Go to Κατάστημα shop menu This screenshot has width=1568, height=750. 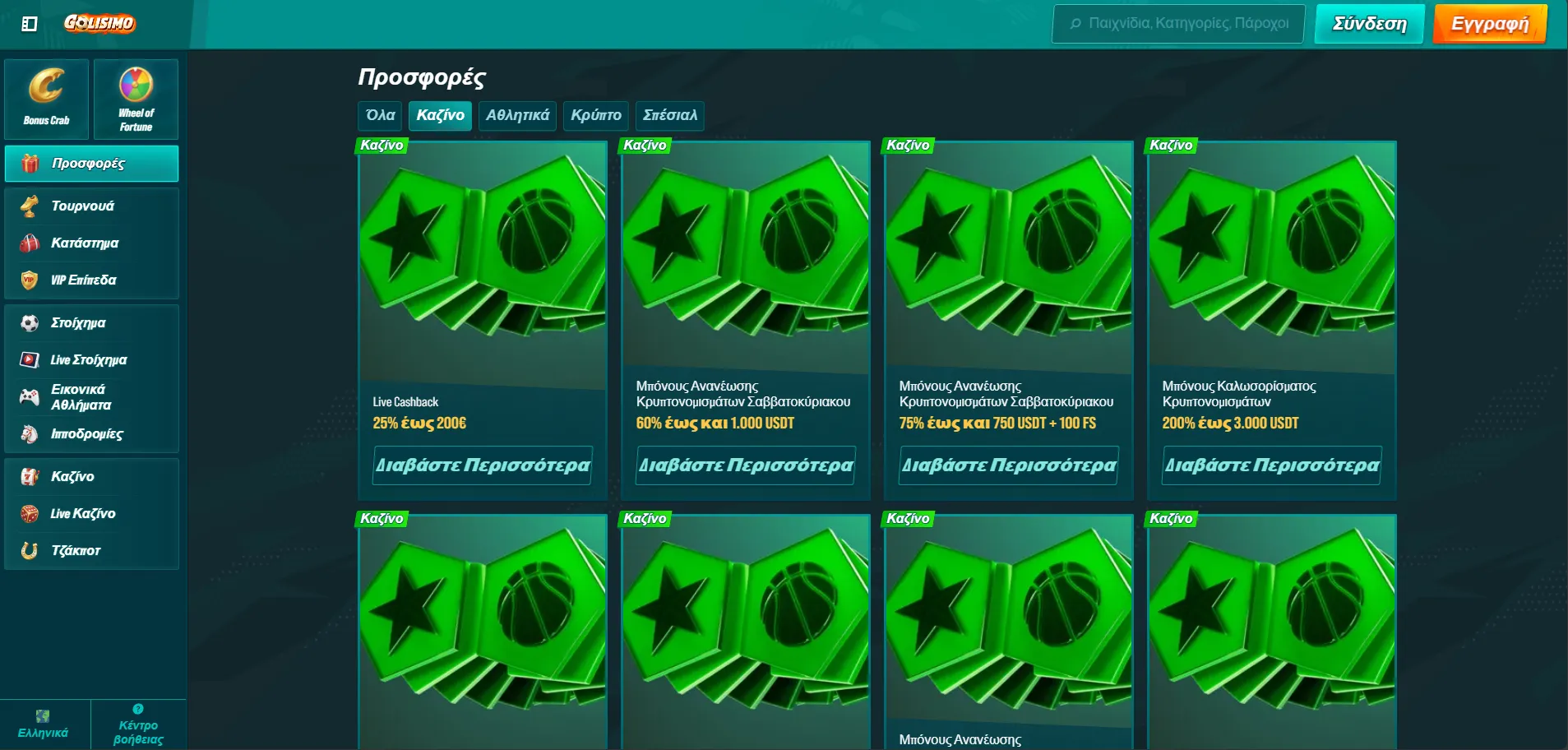coord(84,243)
